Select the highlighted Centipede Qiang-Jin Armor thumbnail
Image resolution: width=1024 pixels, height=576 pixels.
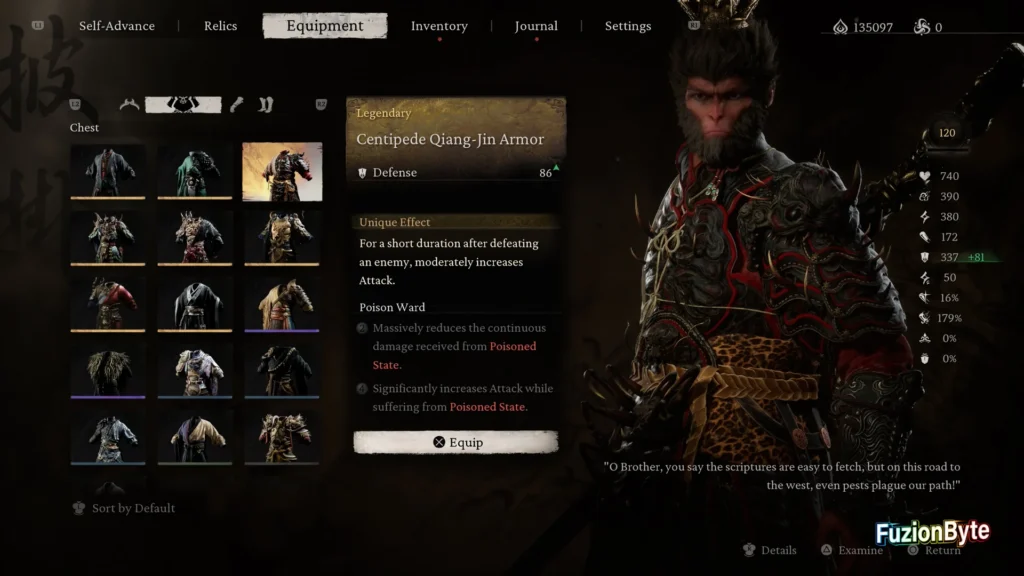[x=282, y=171]
